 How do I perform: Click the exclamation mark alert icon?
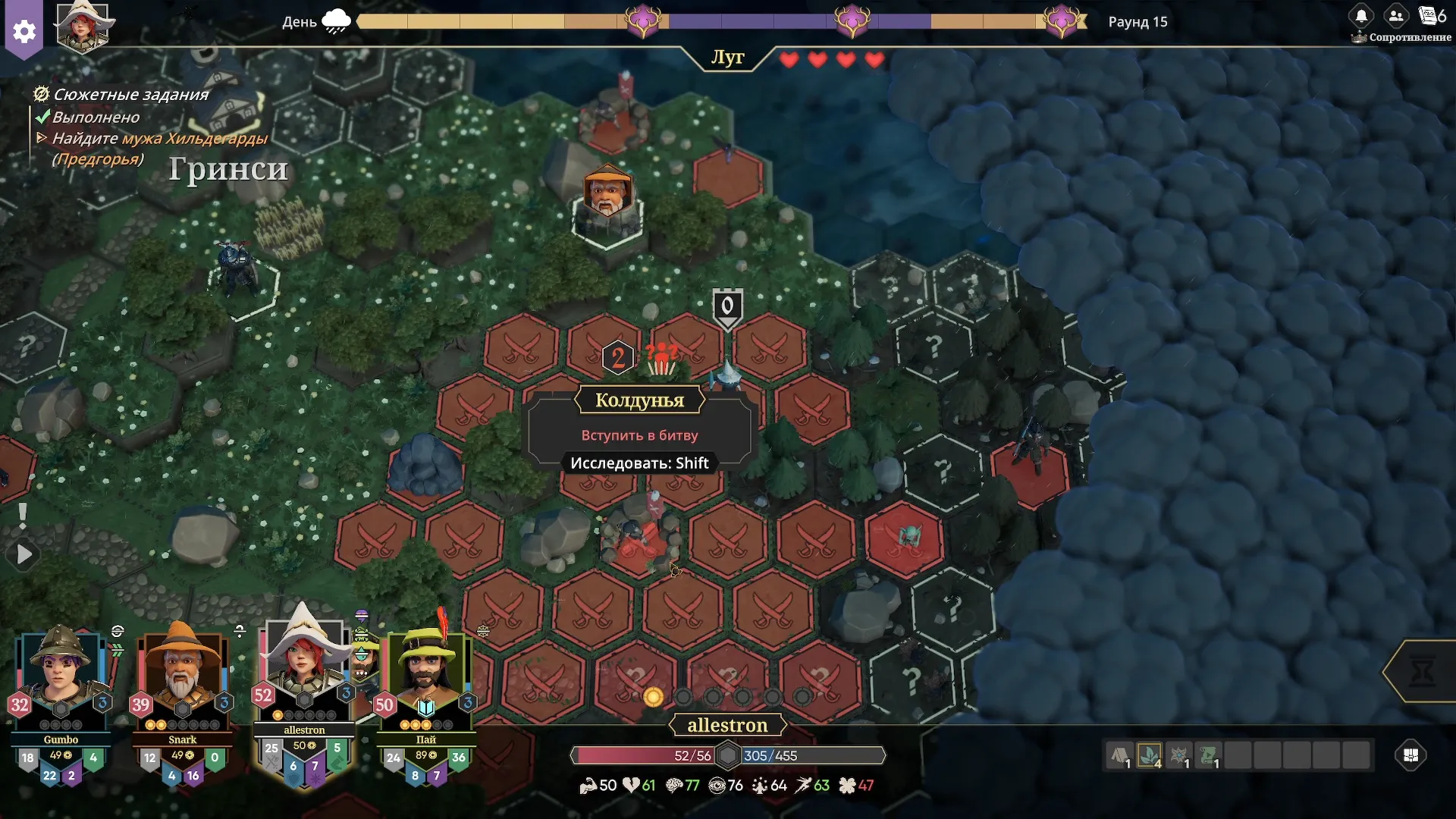click(23, 516)
